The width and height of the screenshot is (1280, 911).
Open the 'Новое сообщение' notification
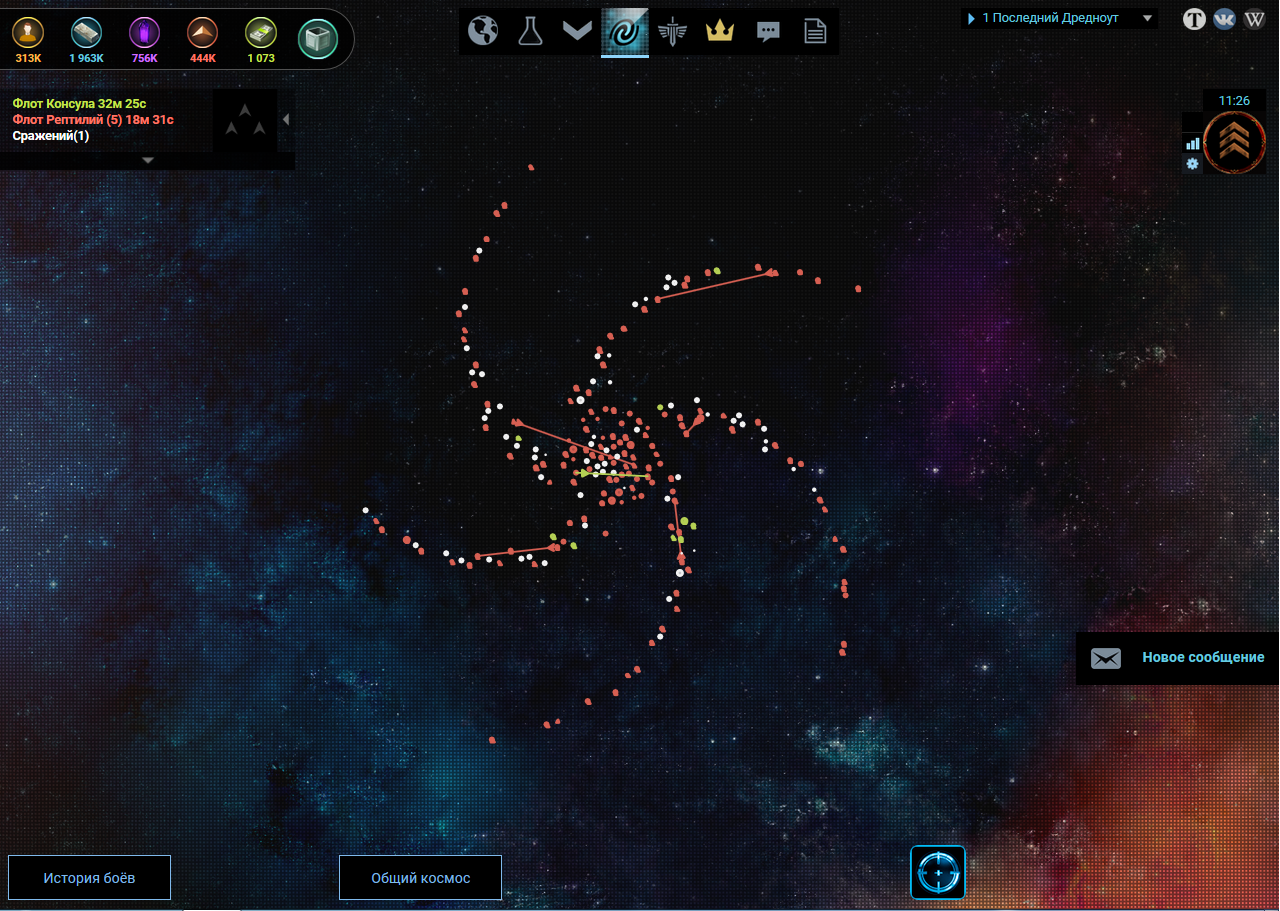(x=1178, y=658)
